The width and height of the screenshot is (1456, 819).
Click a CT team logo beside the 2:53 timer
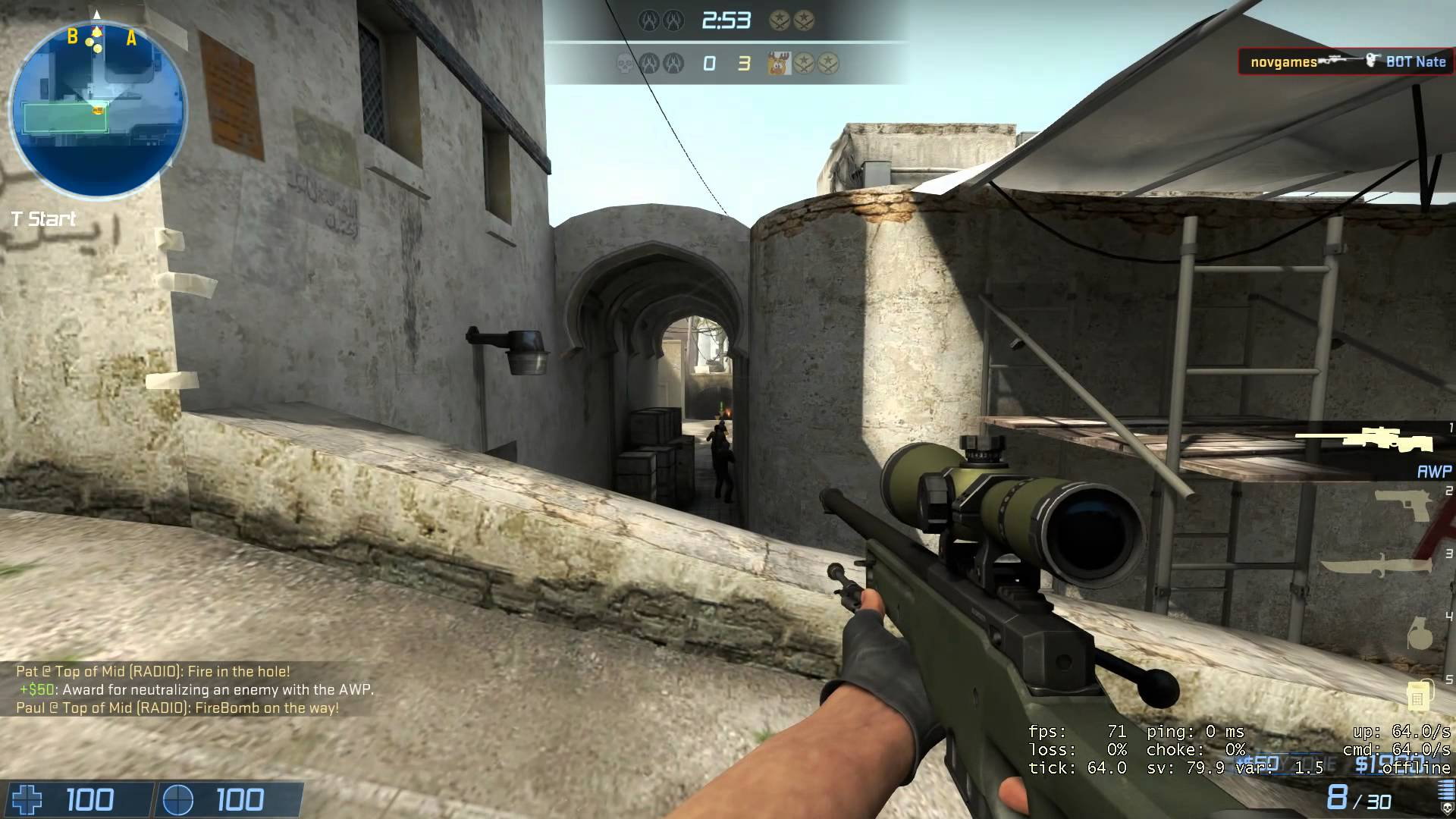[648, 20]
